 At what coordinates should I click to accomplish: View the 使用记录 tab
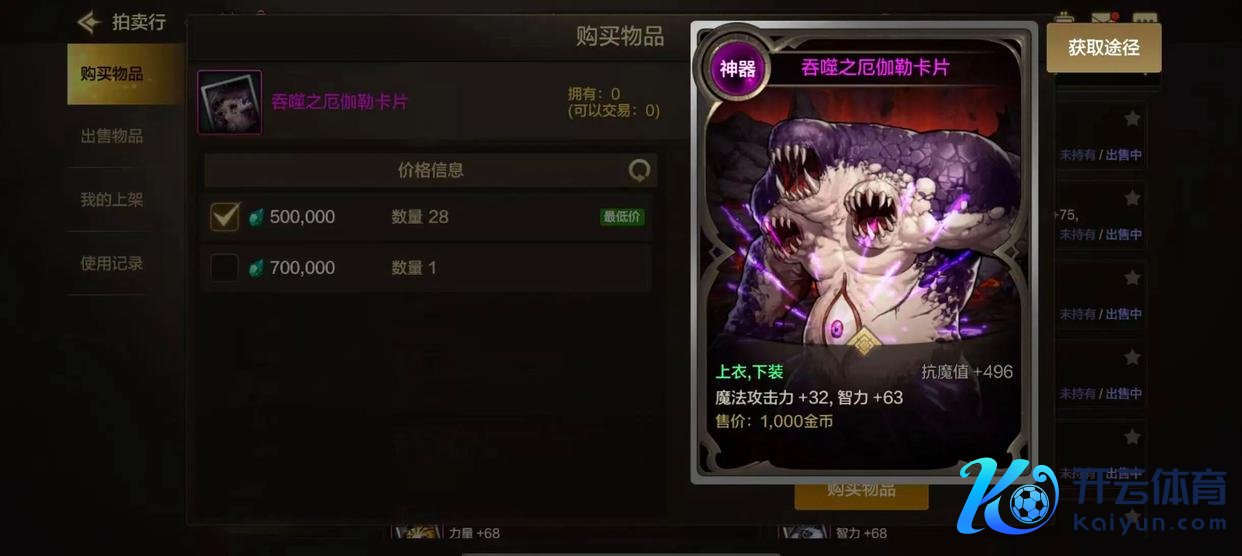[x=112, y=264]
